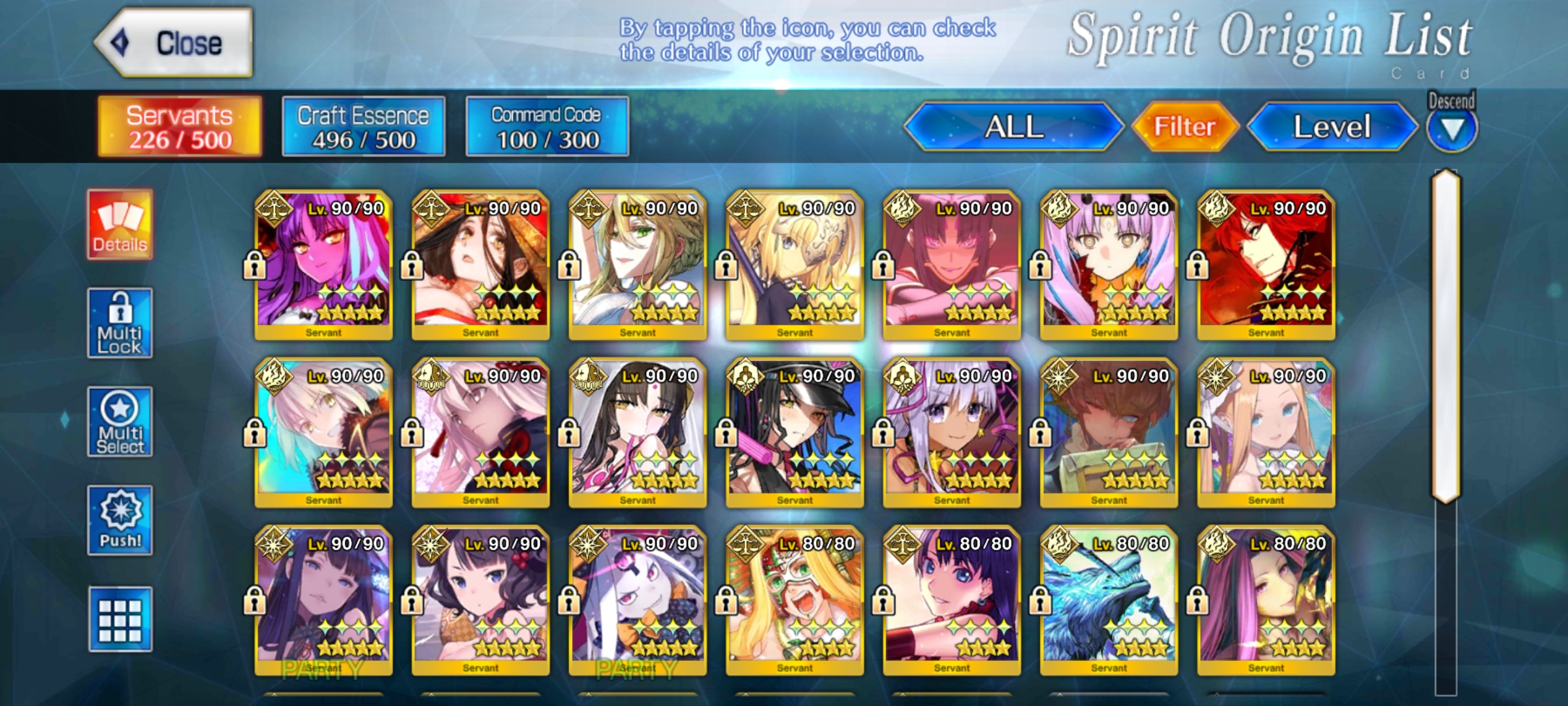Open the Details view mode
Screen dimensions: 1568x706
120,225
